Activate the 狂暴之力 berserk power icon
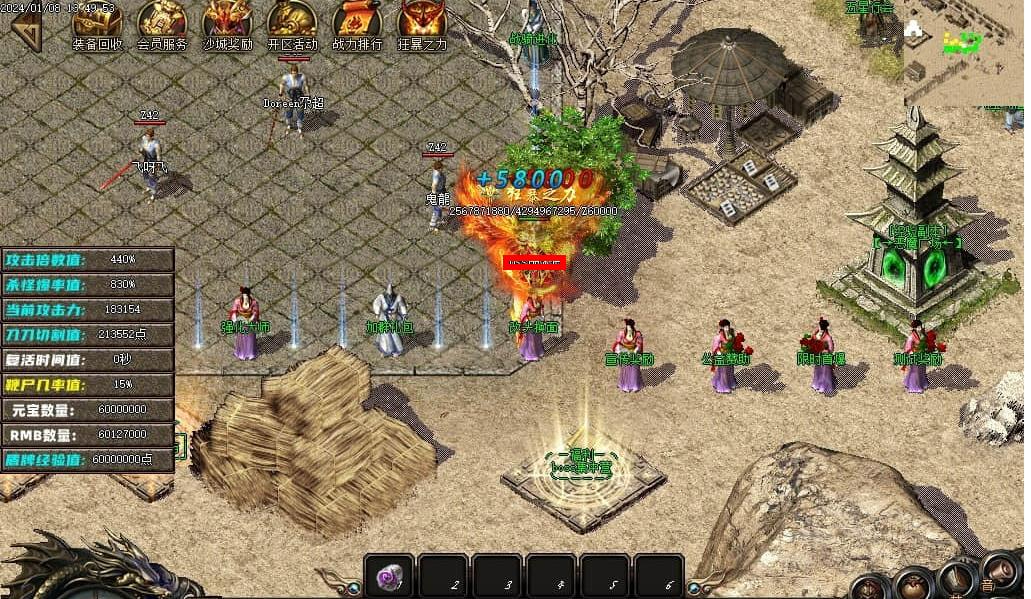Image resolution: width=1031 pixels, height=599 pixels. [x=422, y=23]
